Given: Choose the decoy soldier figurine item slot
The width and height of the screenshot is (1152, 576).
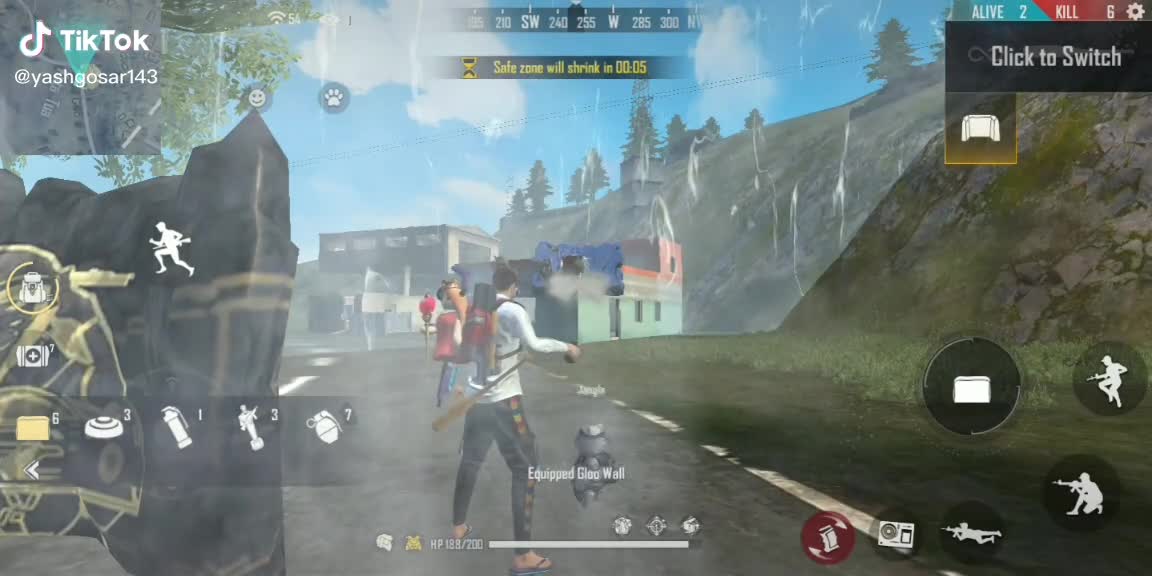Looking at the screenshot, I should [250, 427].
